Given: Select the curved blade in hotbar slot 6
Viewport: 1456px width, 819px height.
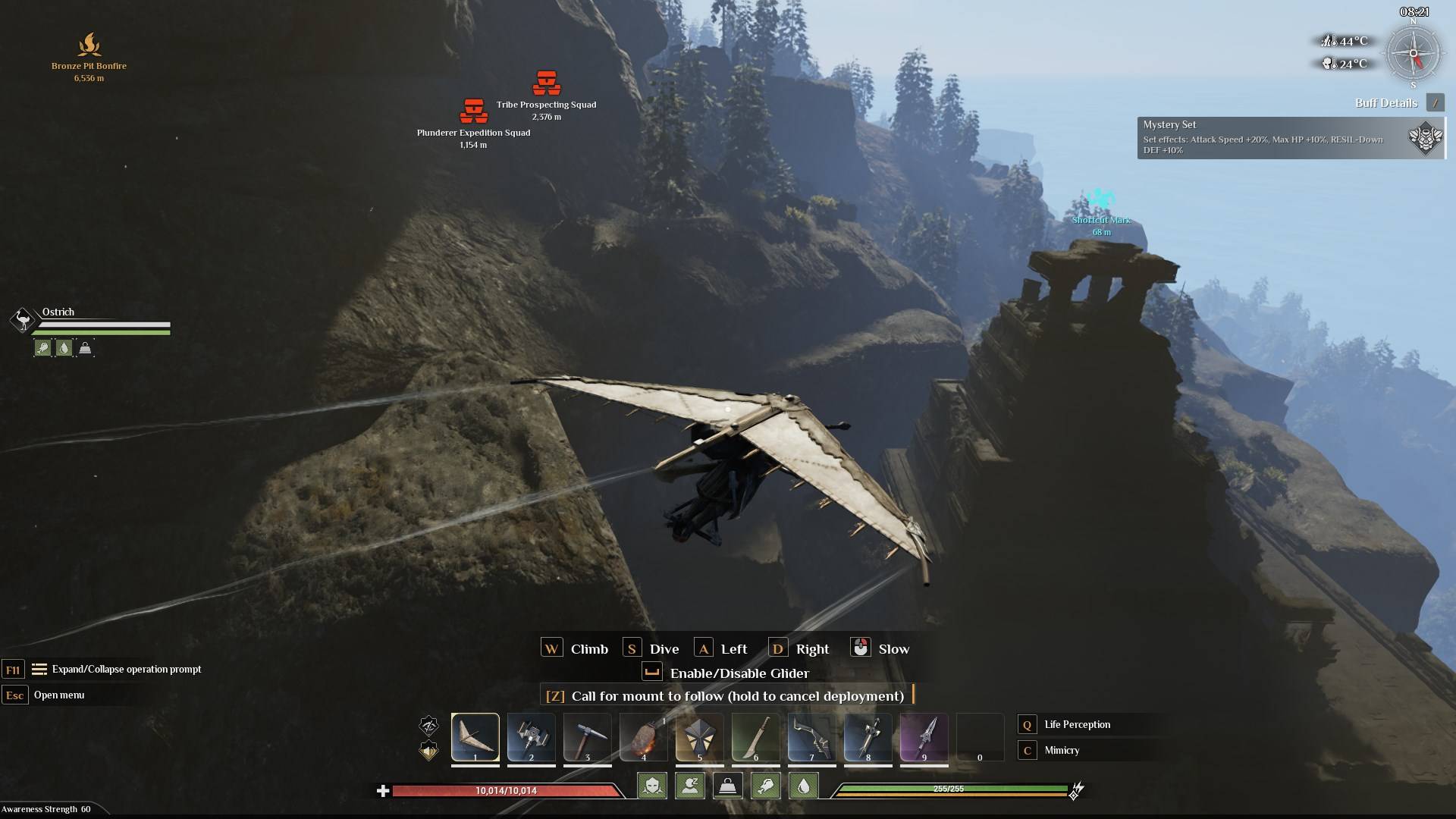Looking at the screenshot, I should click(x=755, y=736).
